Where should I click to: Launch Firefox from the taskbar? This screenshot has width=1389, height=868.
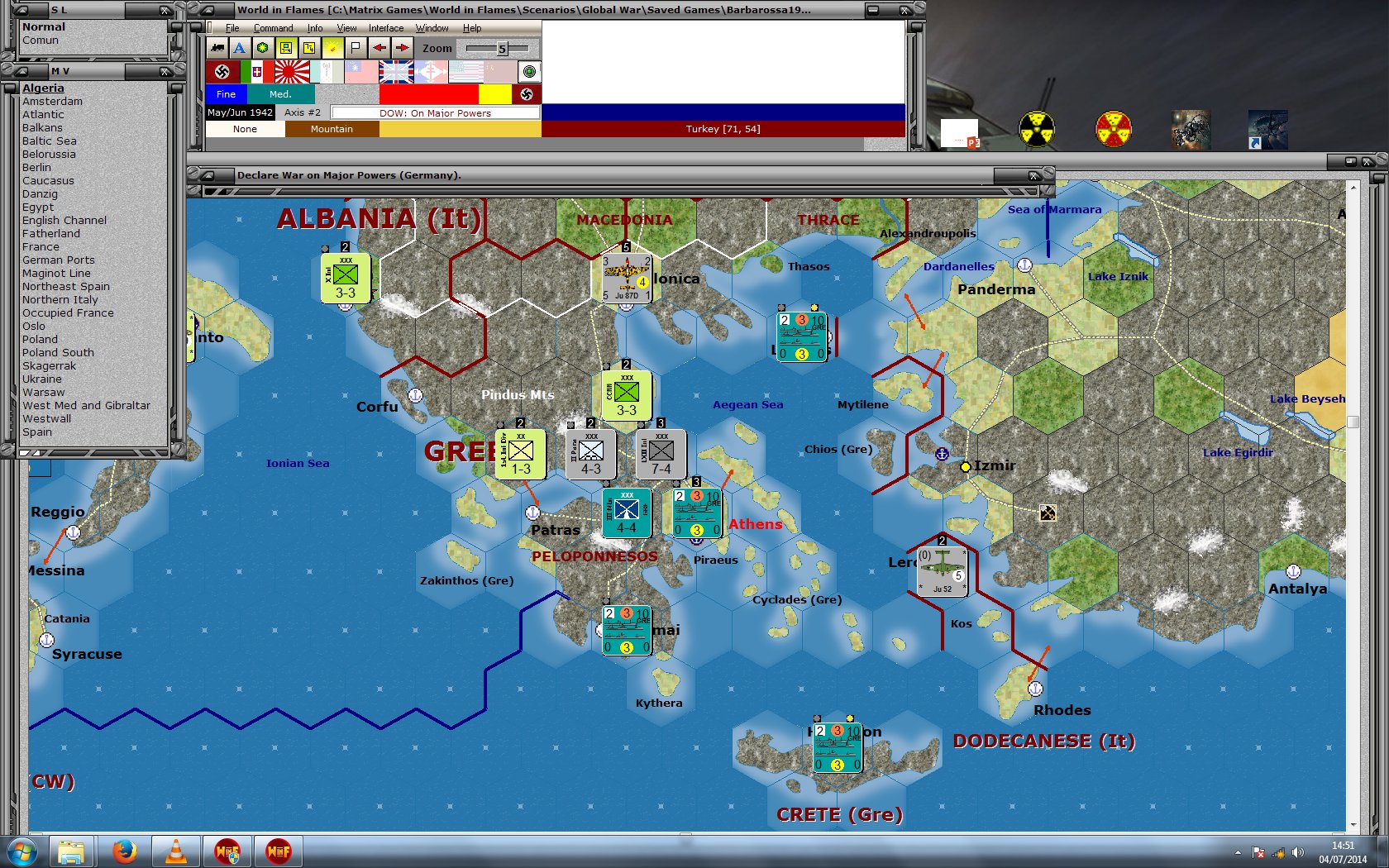coord(126,851)
